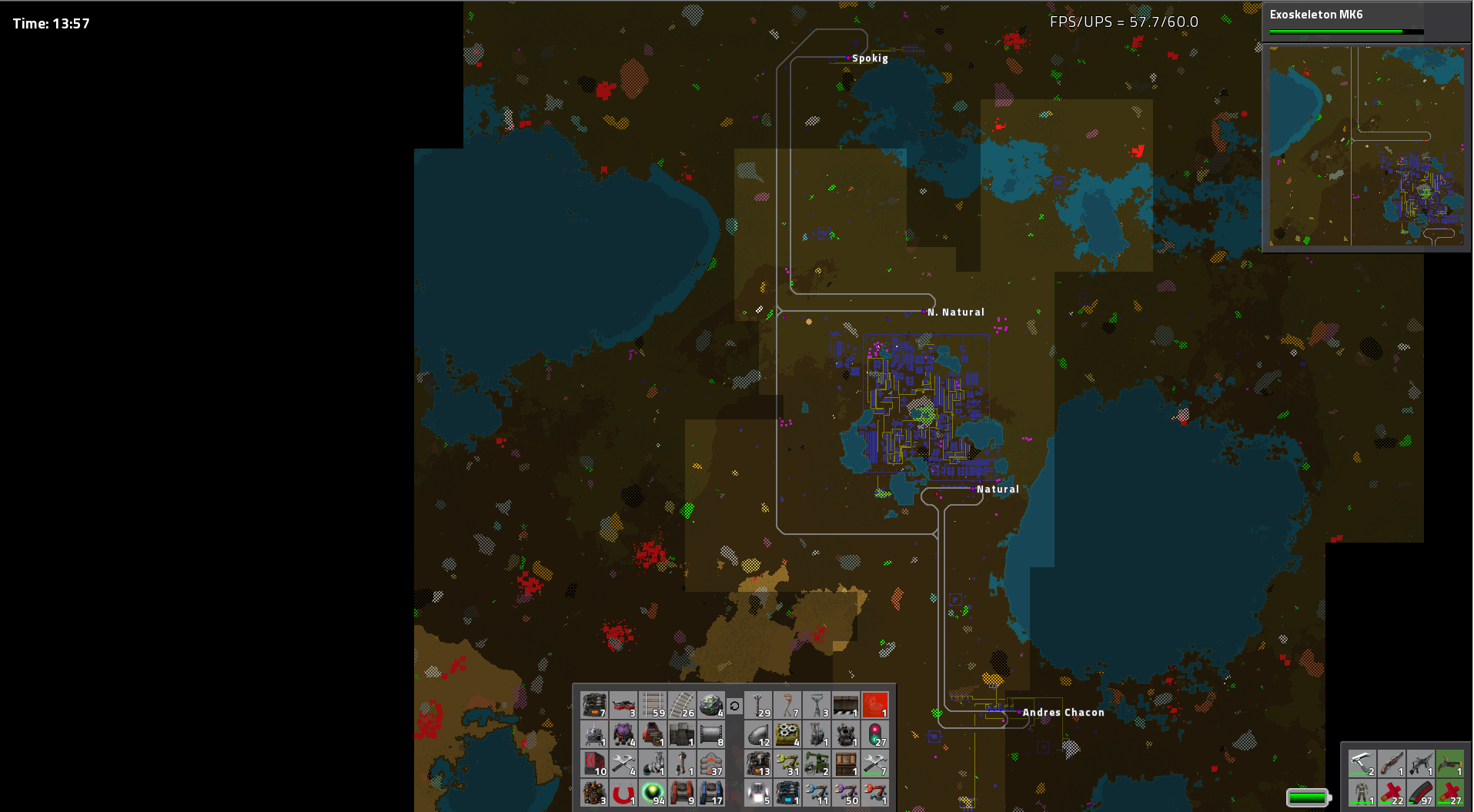This screenshot has height=812, width=1474.
Task: Select the red magnet item slot
Action: click(x=623, y=793)
